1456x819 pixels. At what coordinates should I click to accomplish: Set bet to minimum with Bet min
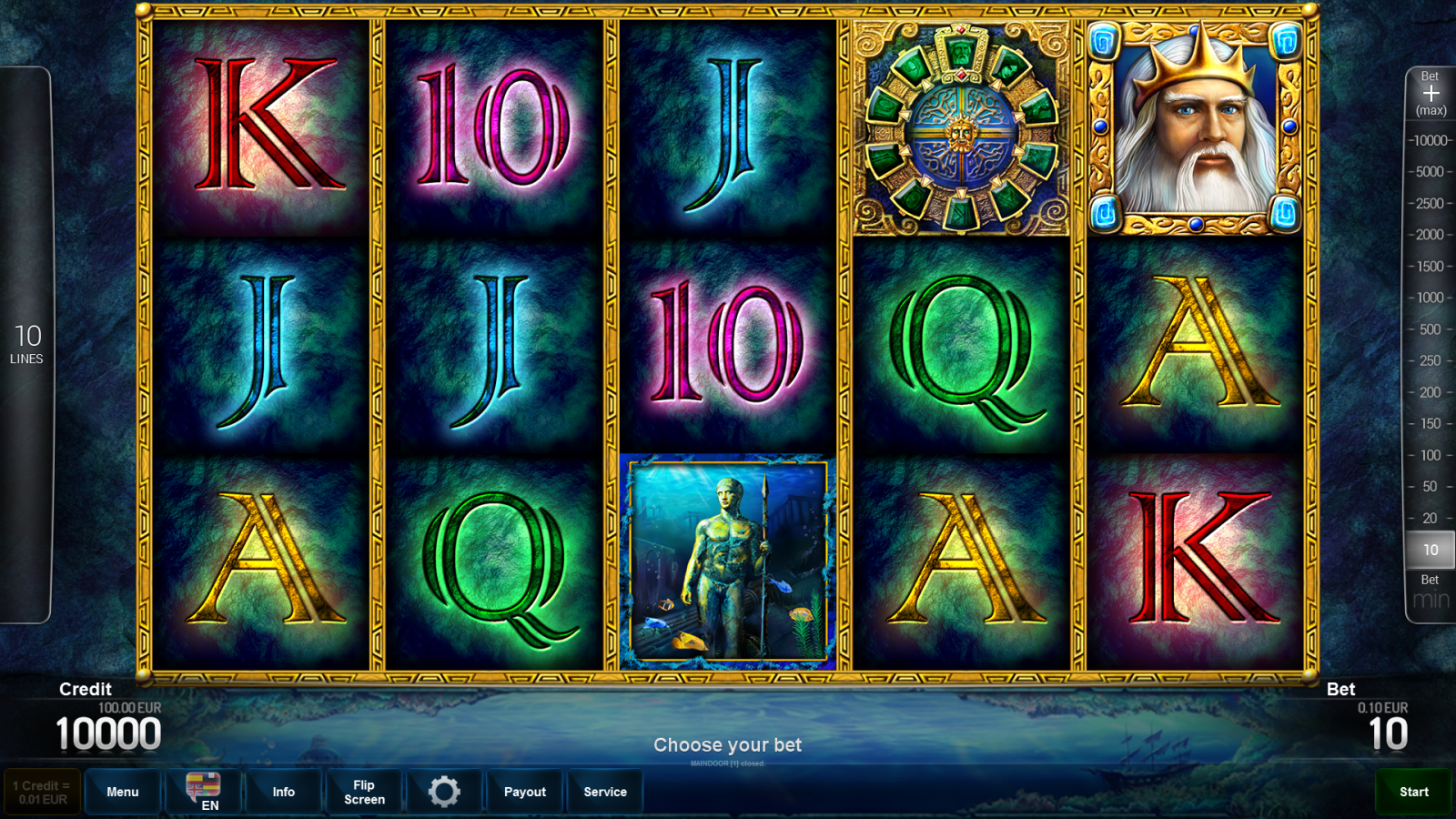click(1430, 591)
